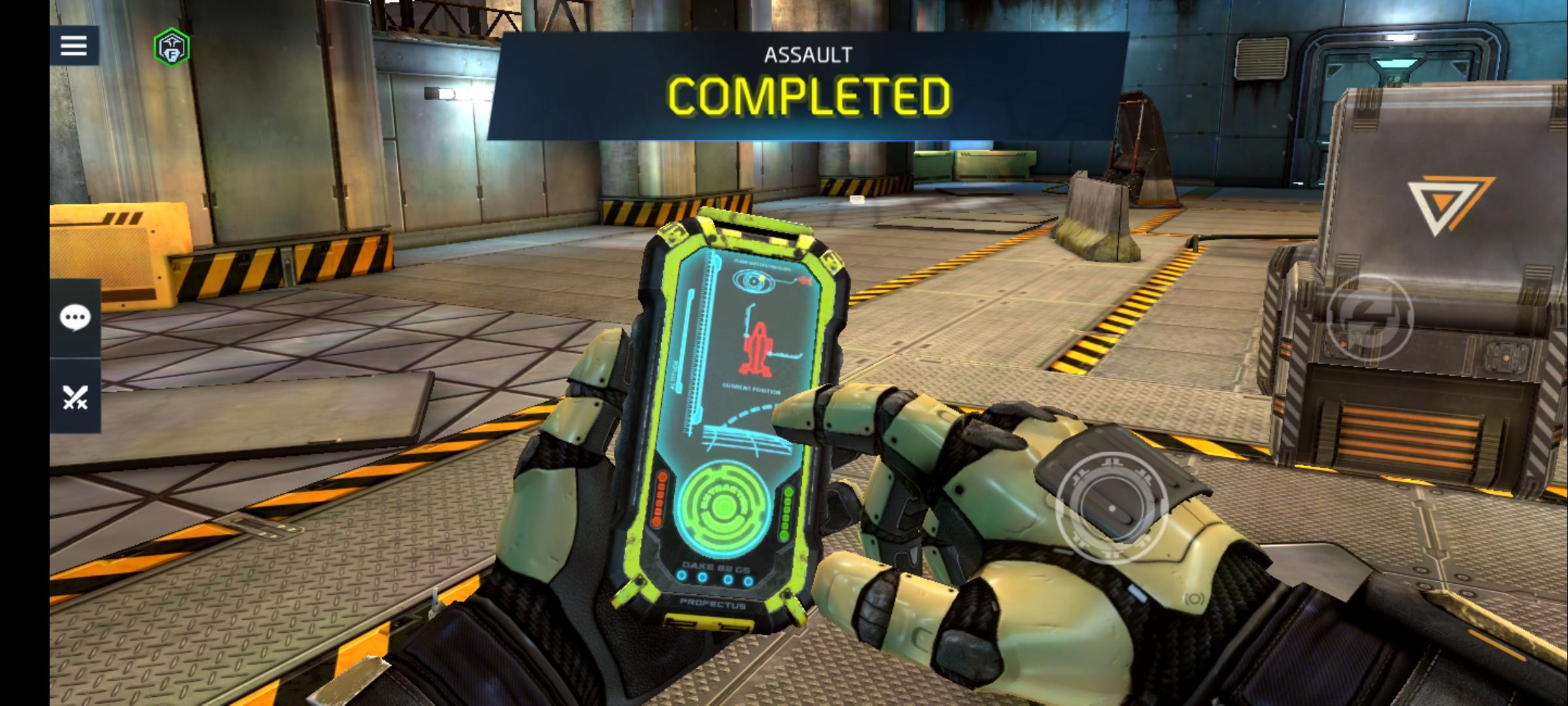
Task: Tap the first blue port dot under DAKE 82 GS
Action: tap(681, 577)
